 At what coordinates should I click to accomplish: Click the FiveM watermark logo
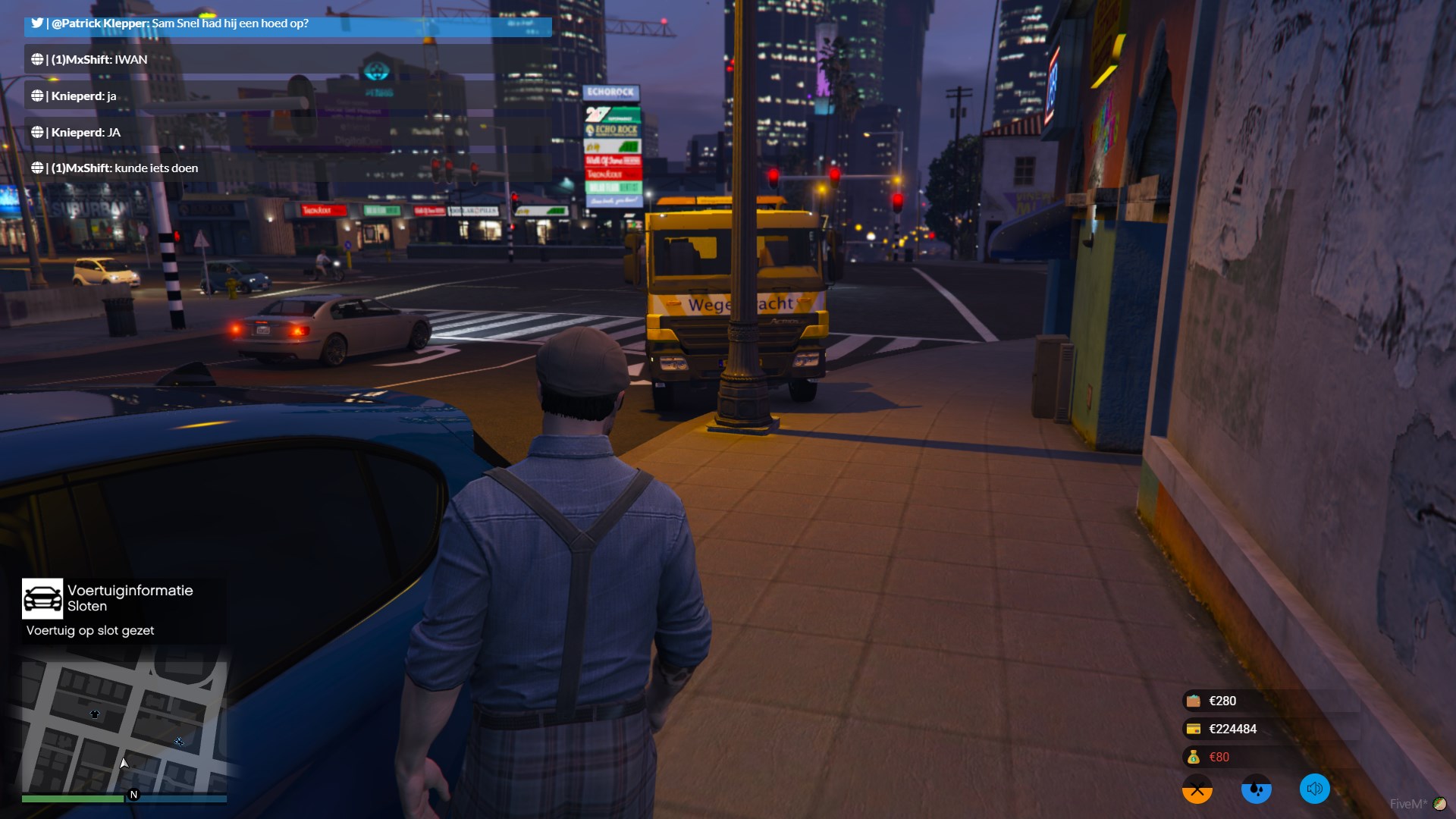coord(1417,804)
